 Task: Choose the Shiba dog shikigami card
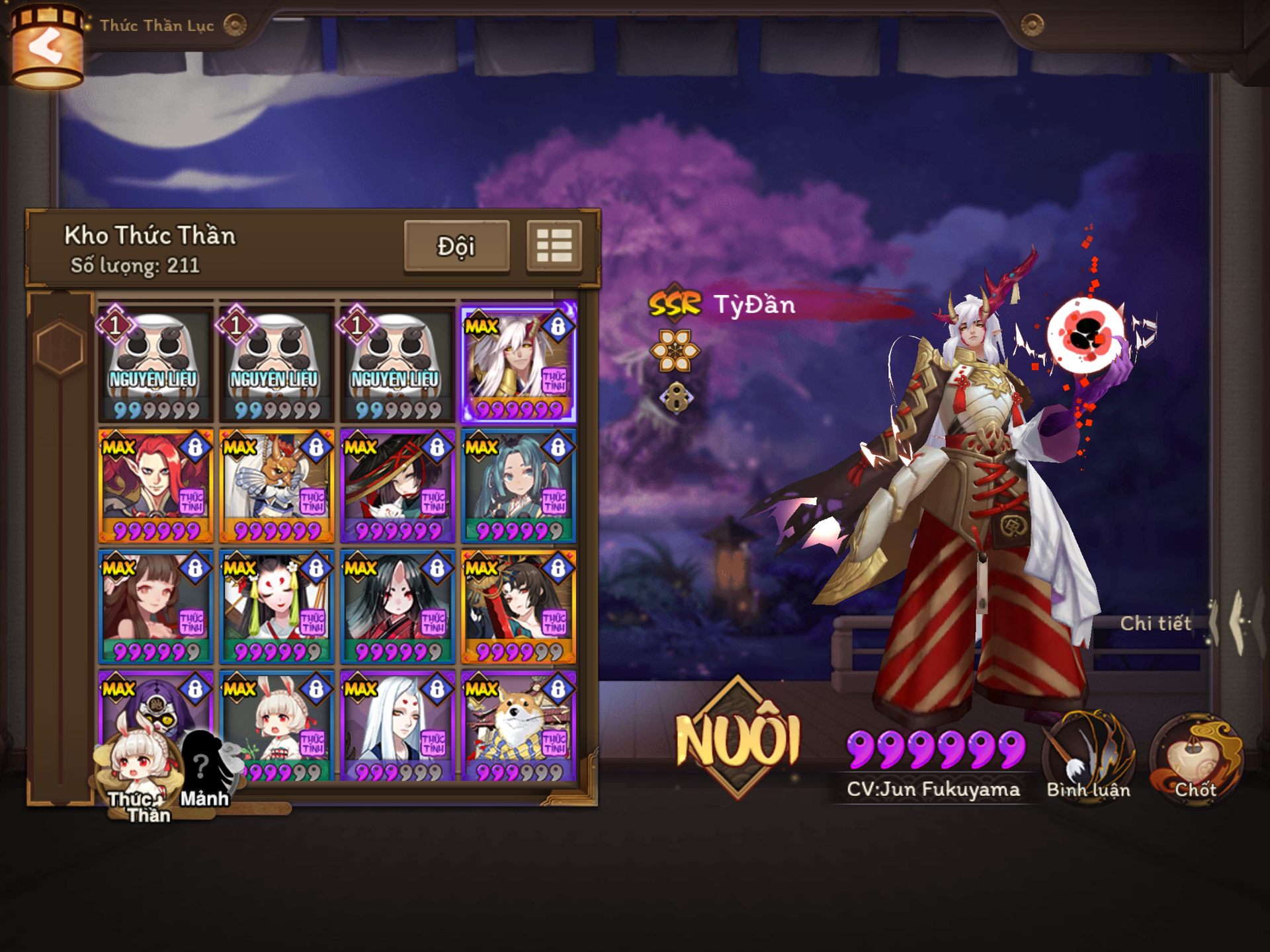519,726
